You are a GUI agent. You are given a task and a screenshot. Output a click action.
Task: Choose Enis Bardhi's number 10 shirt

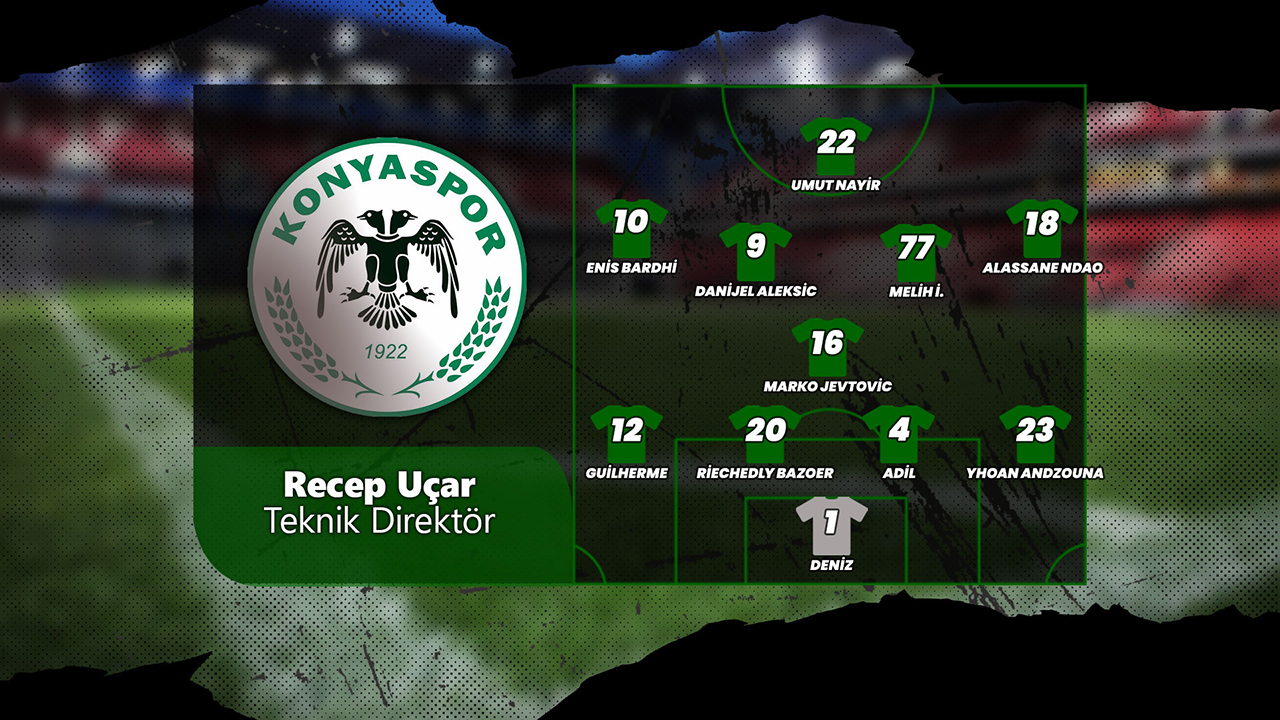click(631, 225)
